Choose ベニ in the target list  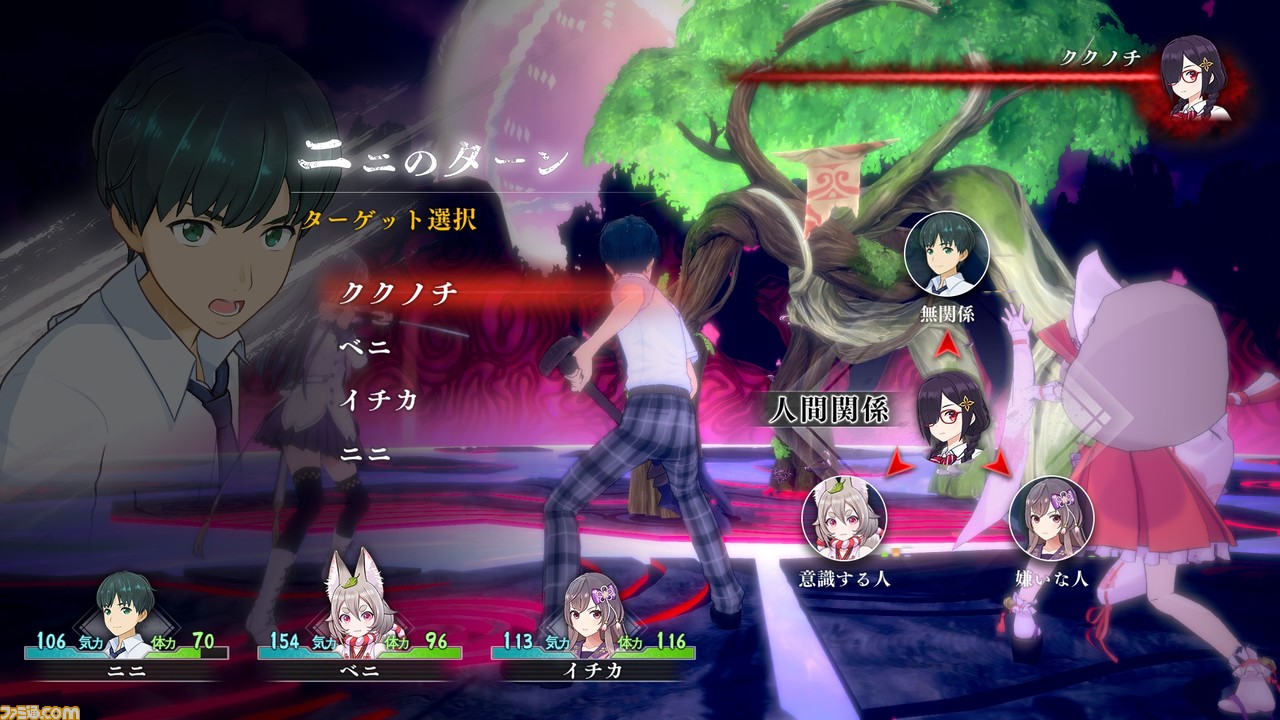(365, 348)
